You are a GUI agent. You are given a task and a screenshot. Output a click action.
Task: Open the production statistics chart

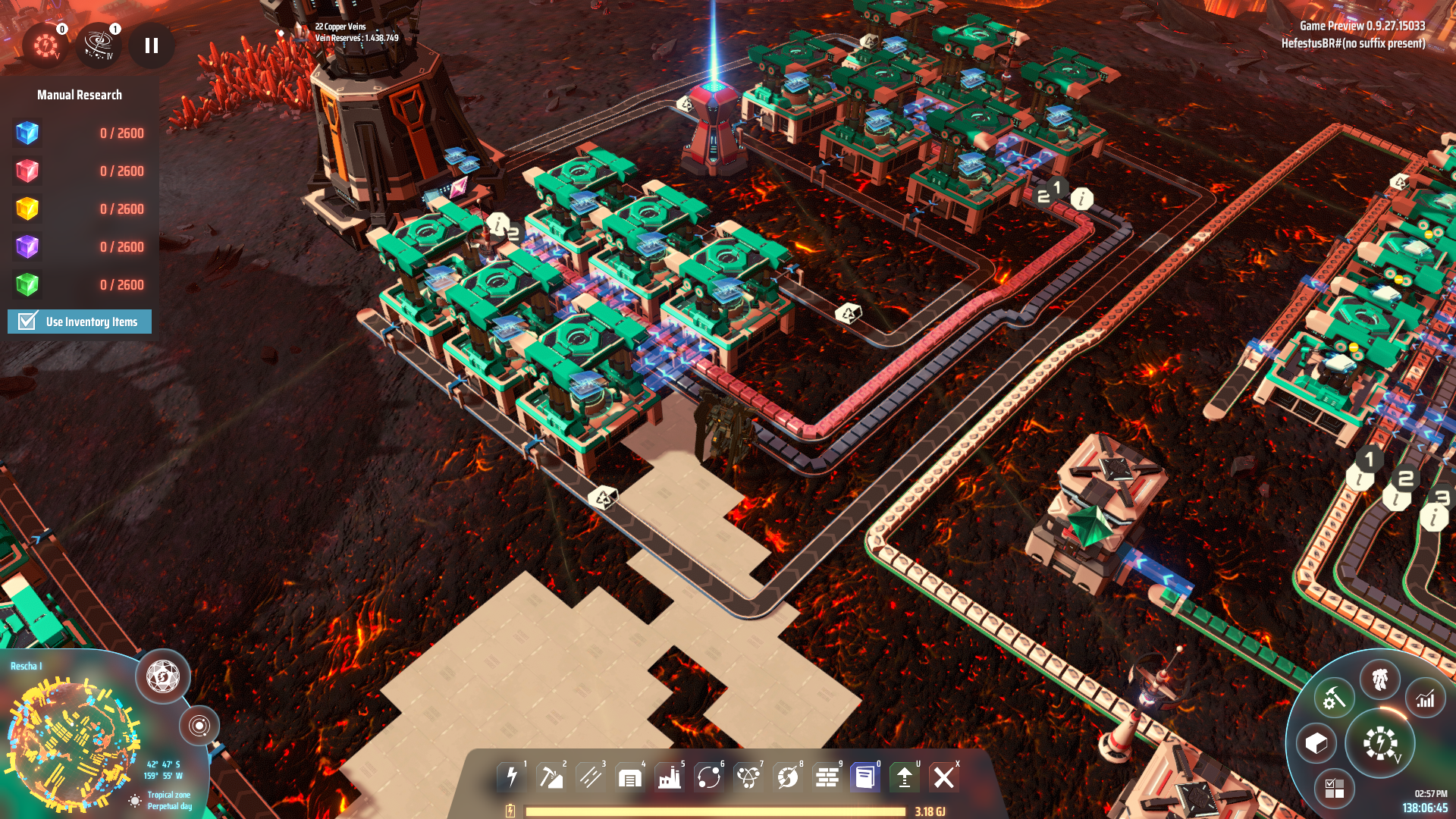pos(1426,699)
